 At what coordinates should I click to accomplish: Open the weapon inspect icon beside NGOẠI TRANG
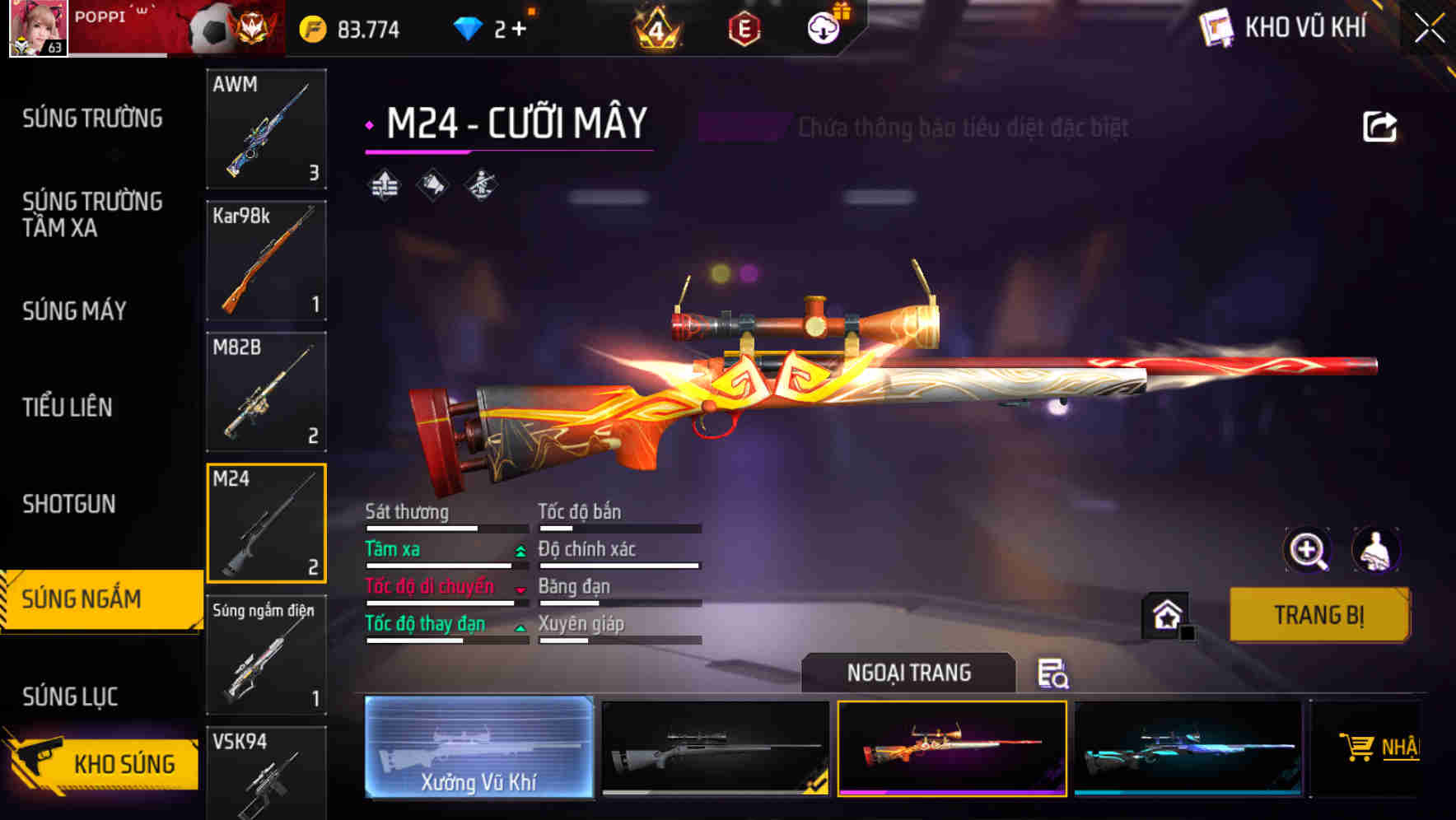pos(1055,675)
